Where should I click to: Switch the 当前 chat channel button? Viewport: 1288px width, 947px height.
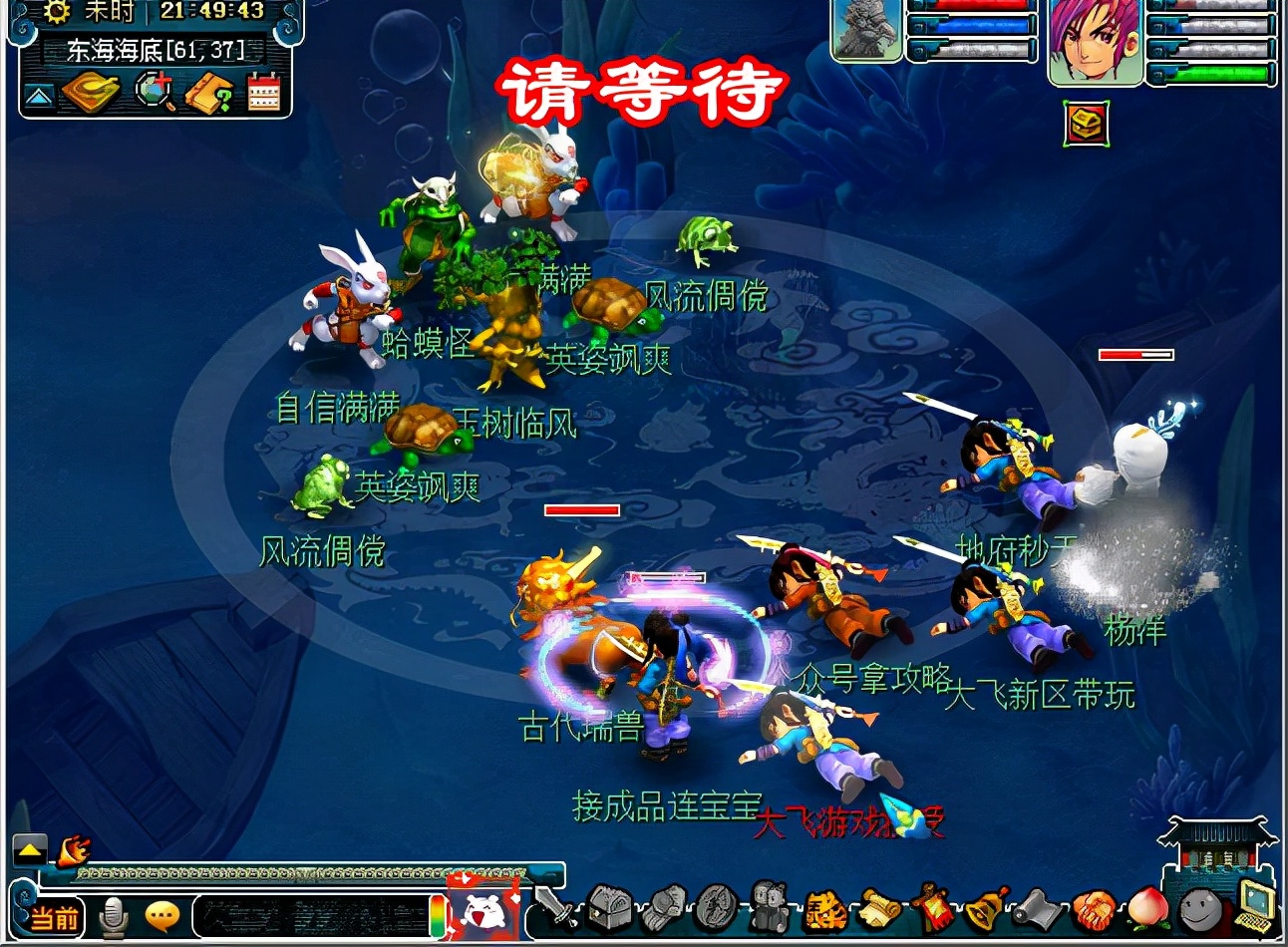[54, 917]
